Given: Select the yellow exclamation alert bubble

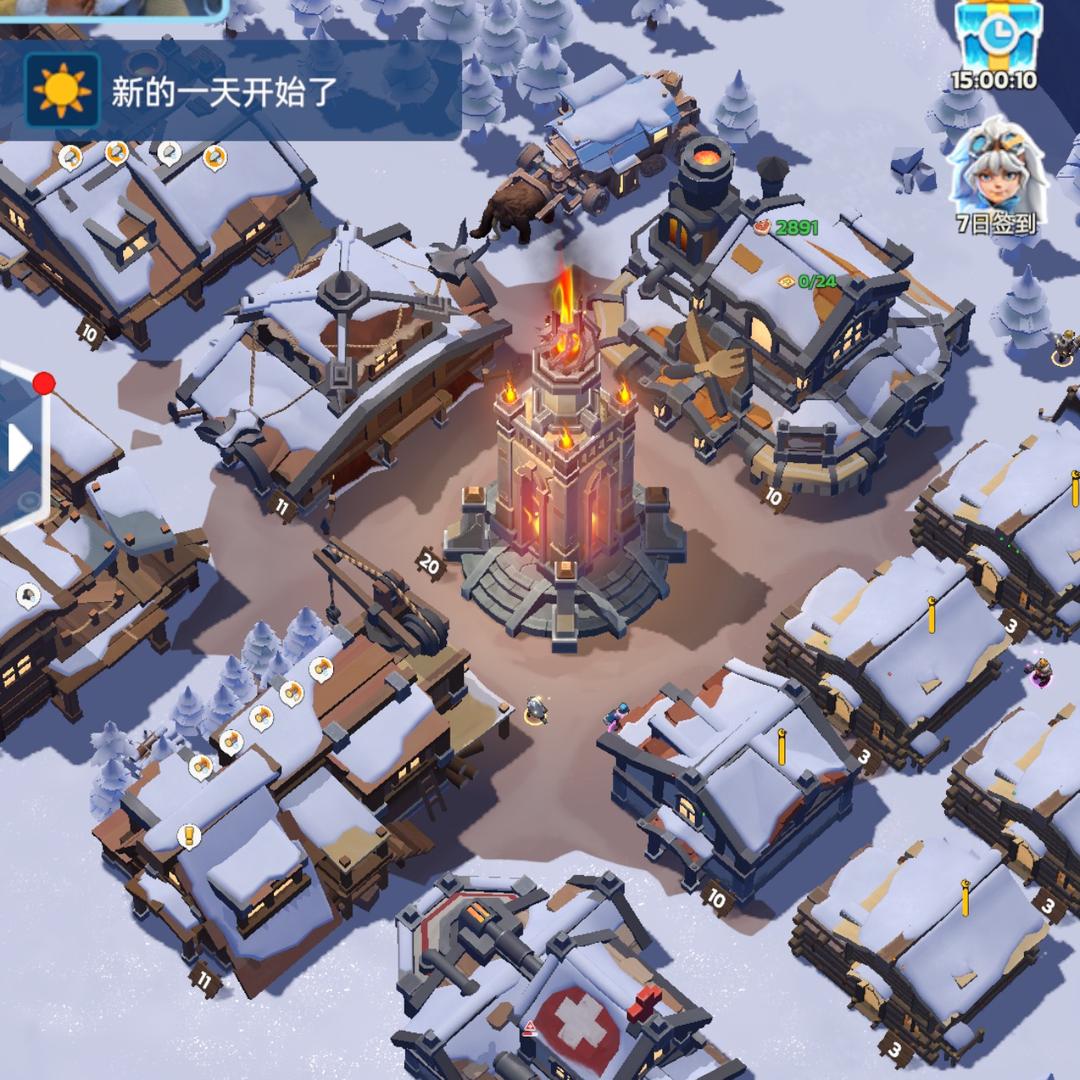Looking at the screenshot, I should [189, 835].
